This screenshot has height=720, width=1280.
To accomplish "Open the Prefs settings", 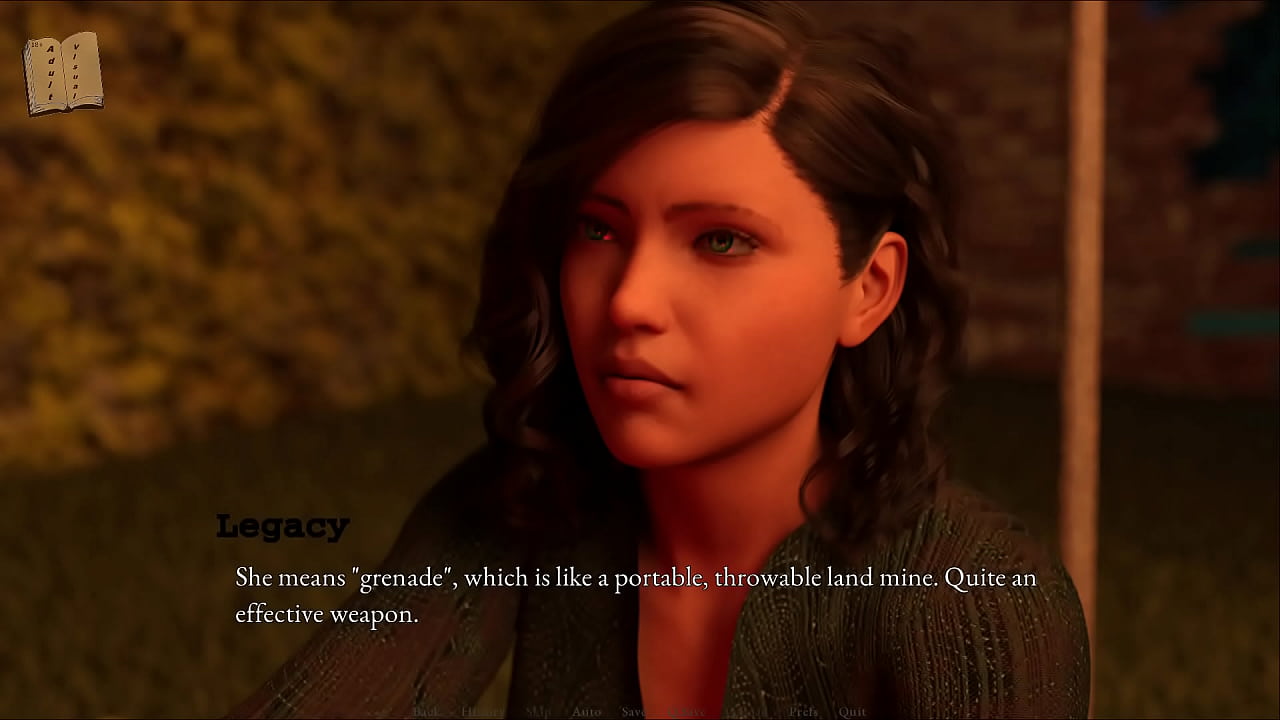I will coord(803,712).
